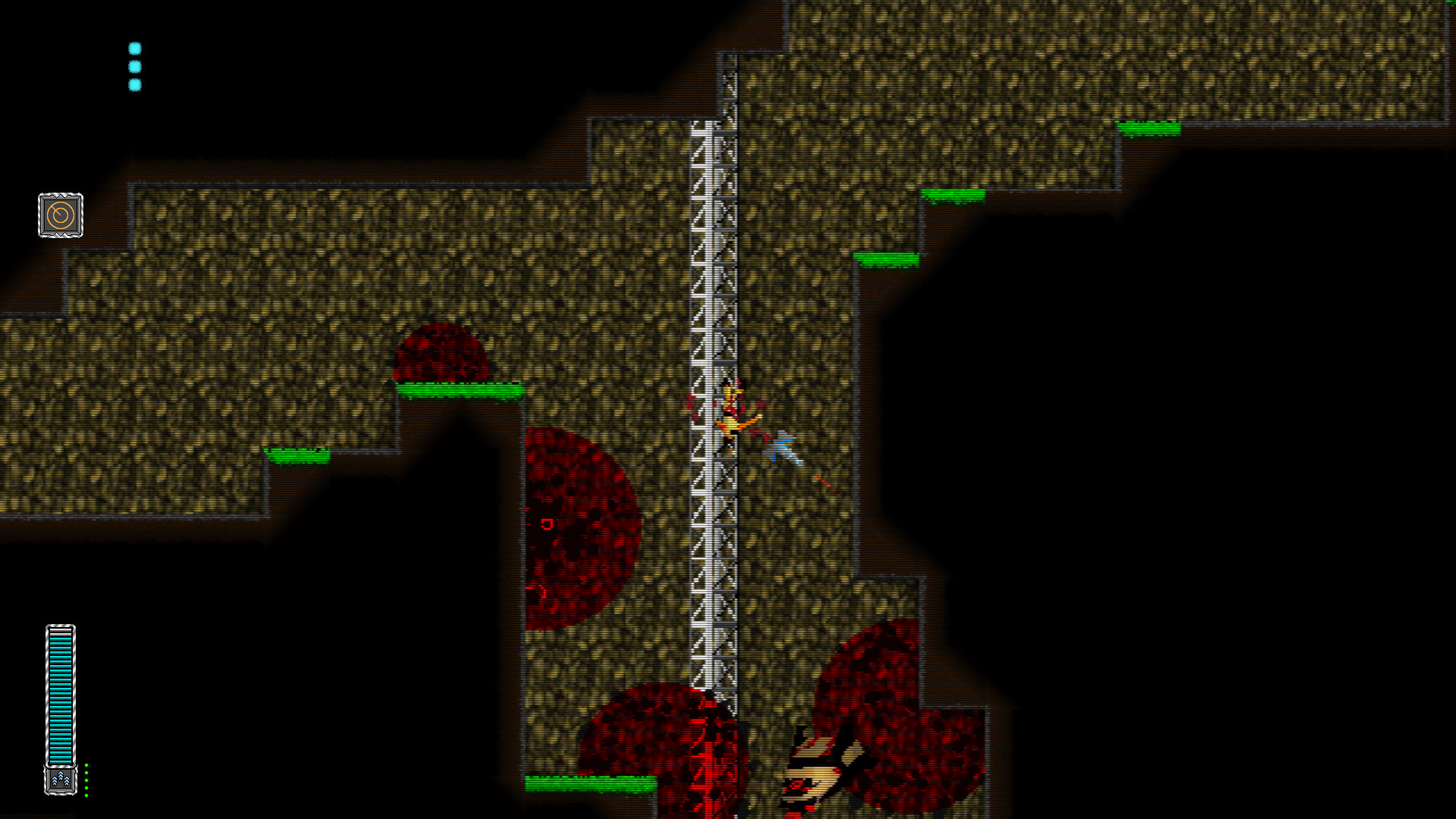Toggle the lowest green dot indicator
This screenshot has width=1456, height=819.
point(86,796)
